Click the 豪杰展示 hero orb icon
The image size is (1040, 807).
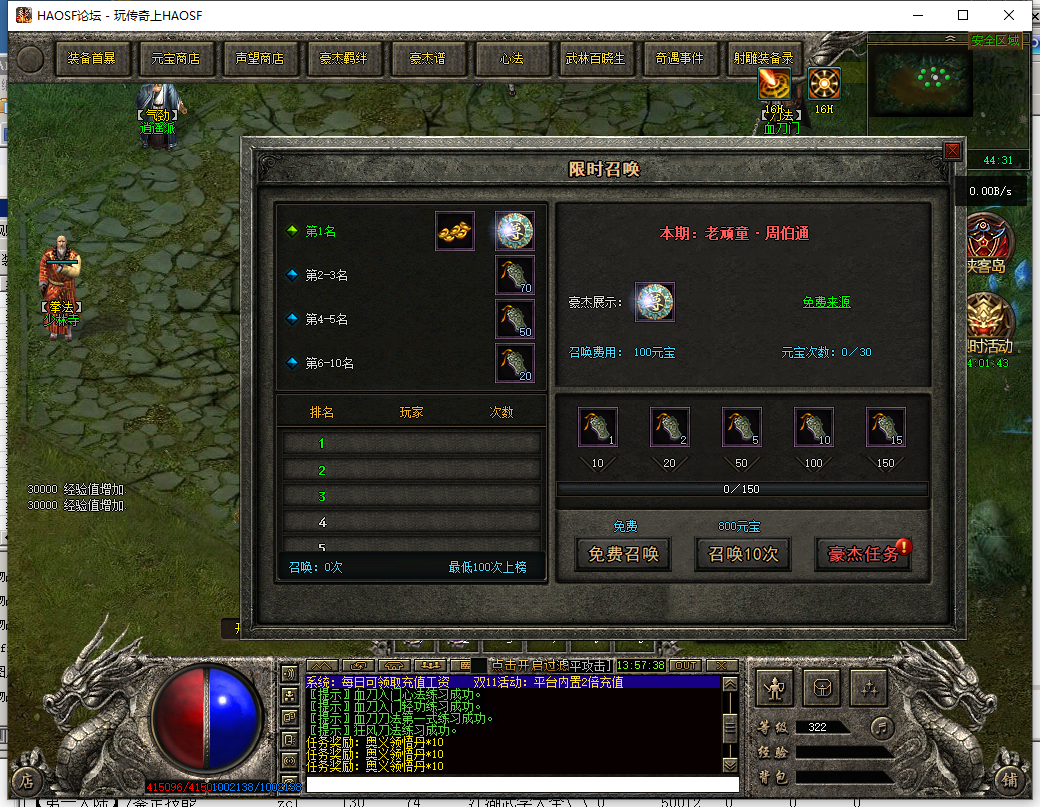point(655,302)
